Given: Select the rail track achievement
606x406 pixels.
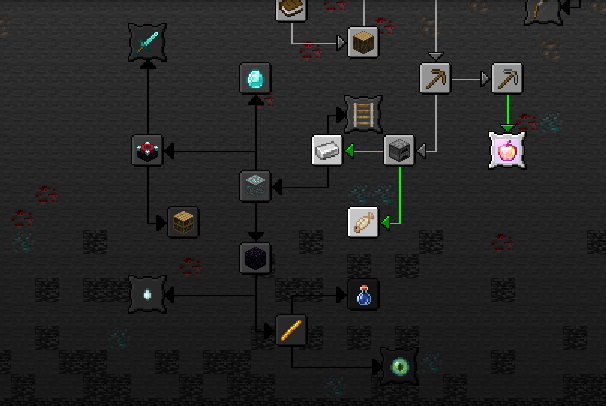Looking at the screenshot, I should (x=363, y=114).
